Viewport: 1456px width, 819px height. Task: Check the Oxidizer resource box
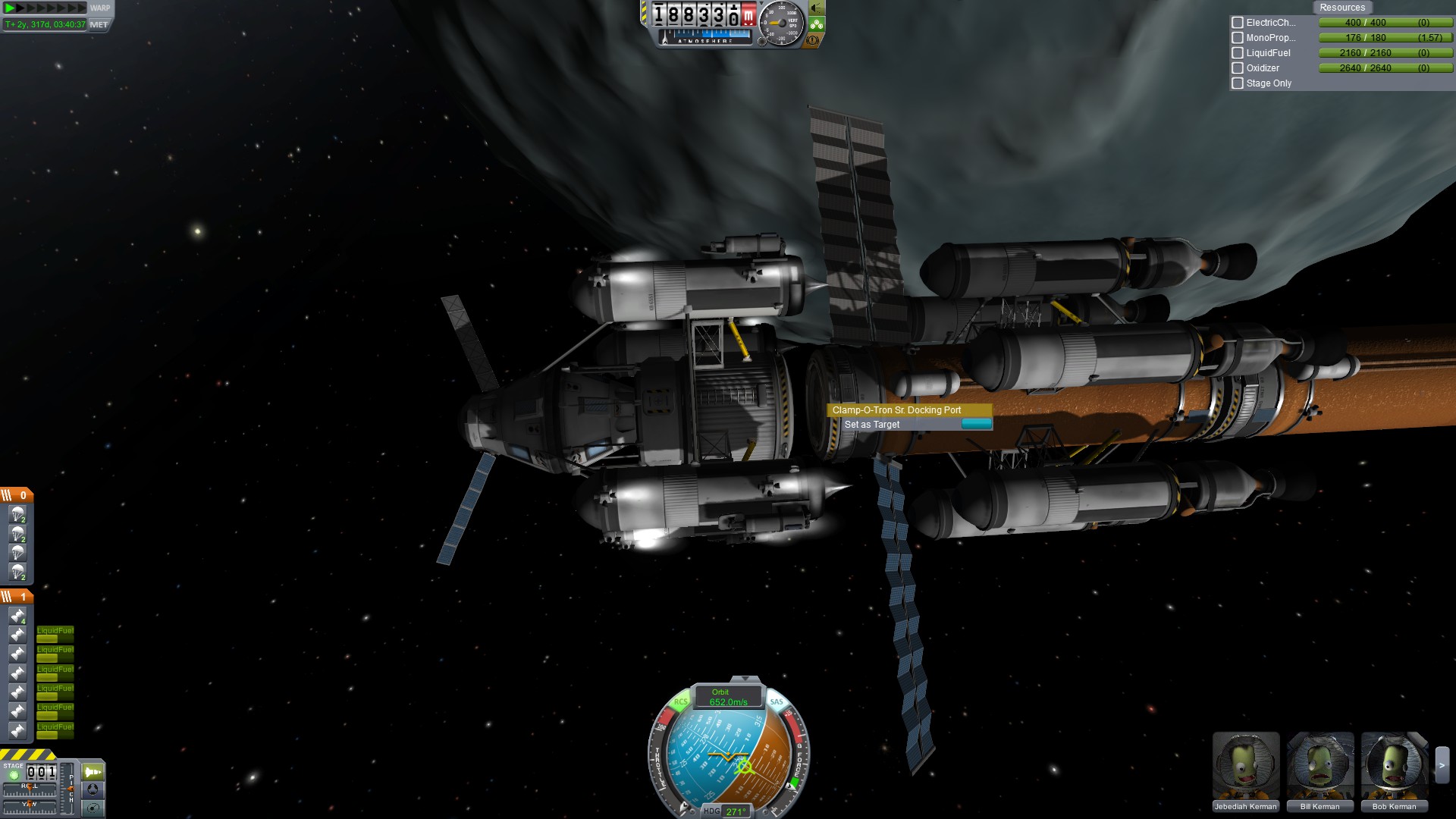point(1238,68)
